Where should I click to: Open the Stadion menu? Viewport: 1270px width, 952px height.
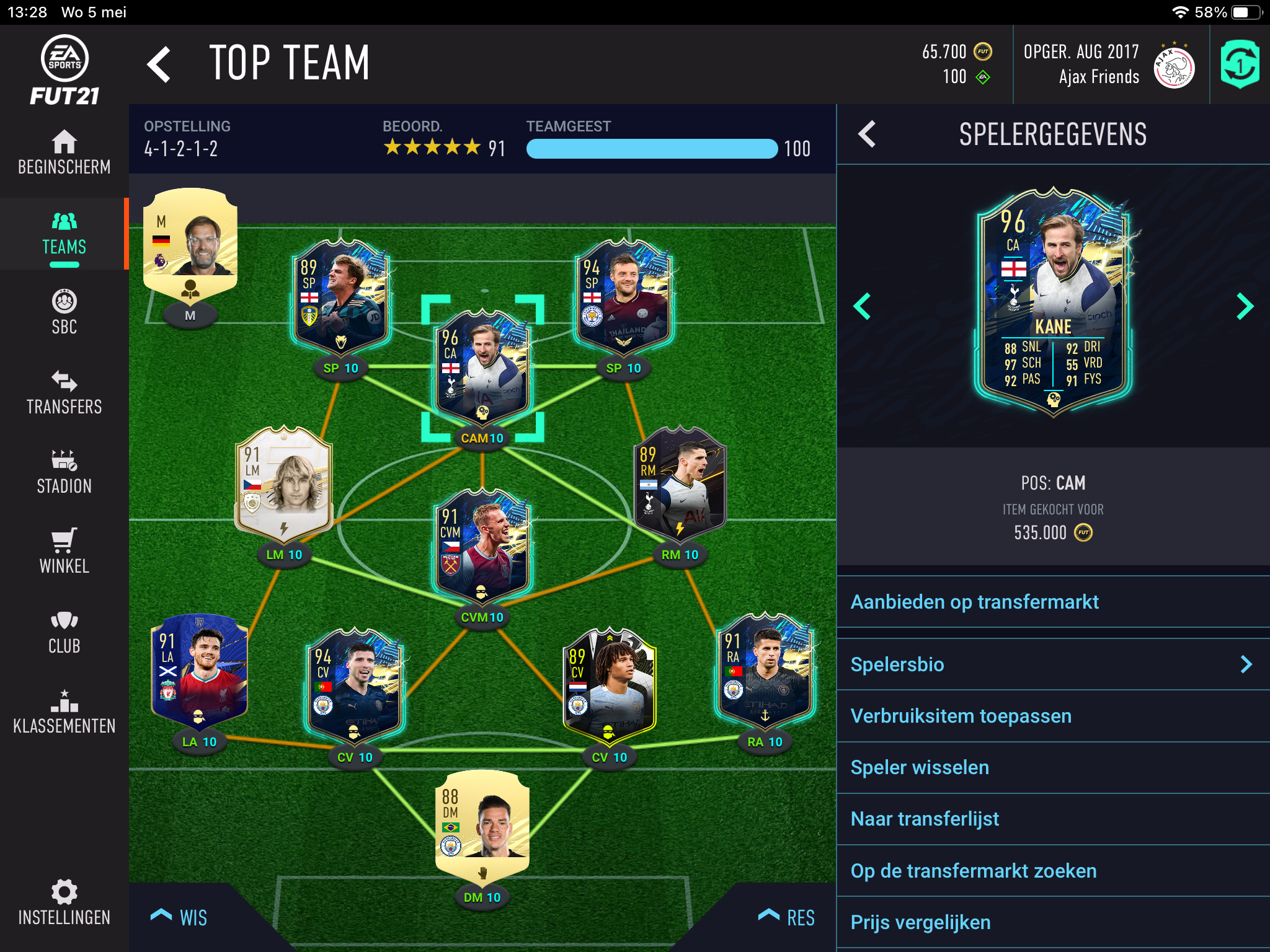point(64,472)
